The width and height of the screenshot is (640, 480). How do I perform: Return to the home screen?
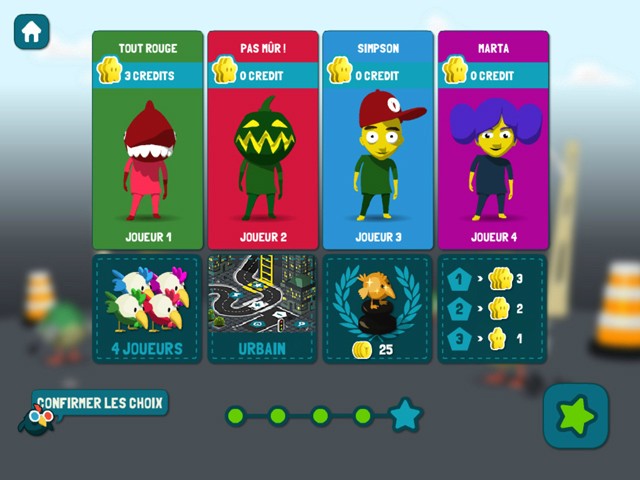(x=32, y=31)
